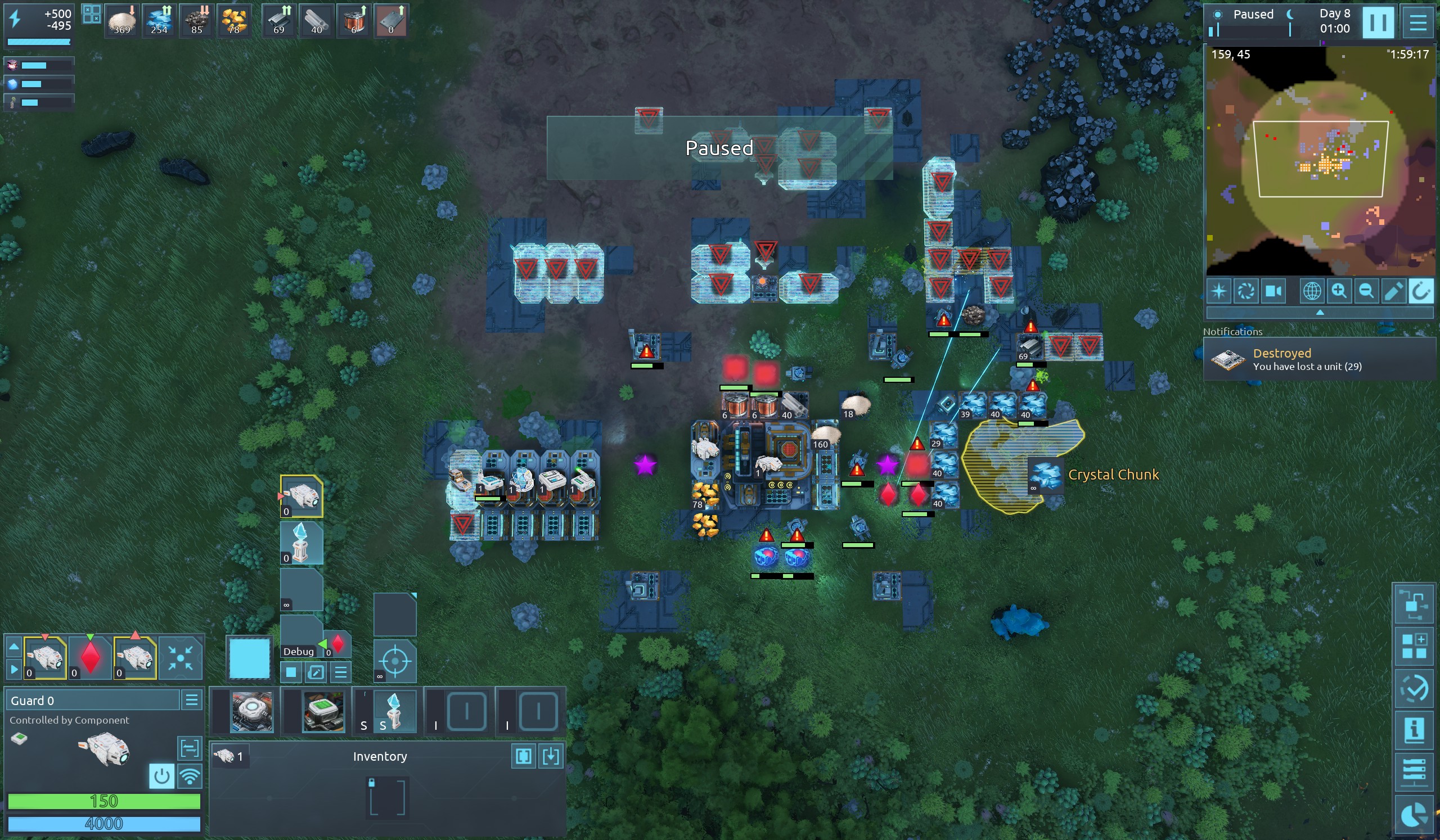Image resolution: width=1440 pixels, height=840 pixels.
Task: Open the globe world map view
Action: click(x=1312, y=291)
